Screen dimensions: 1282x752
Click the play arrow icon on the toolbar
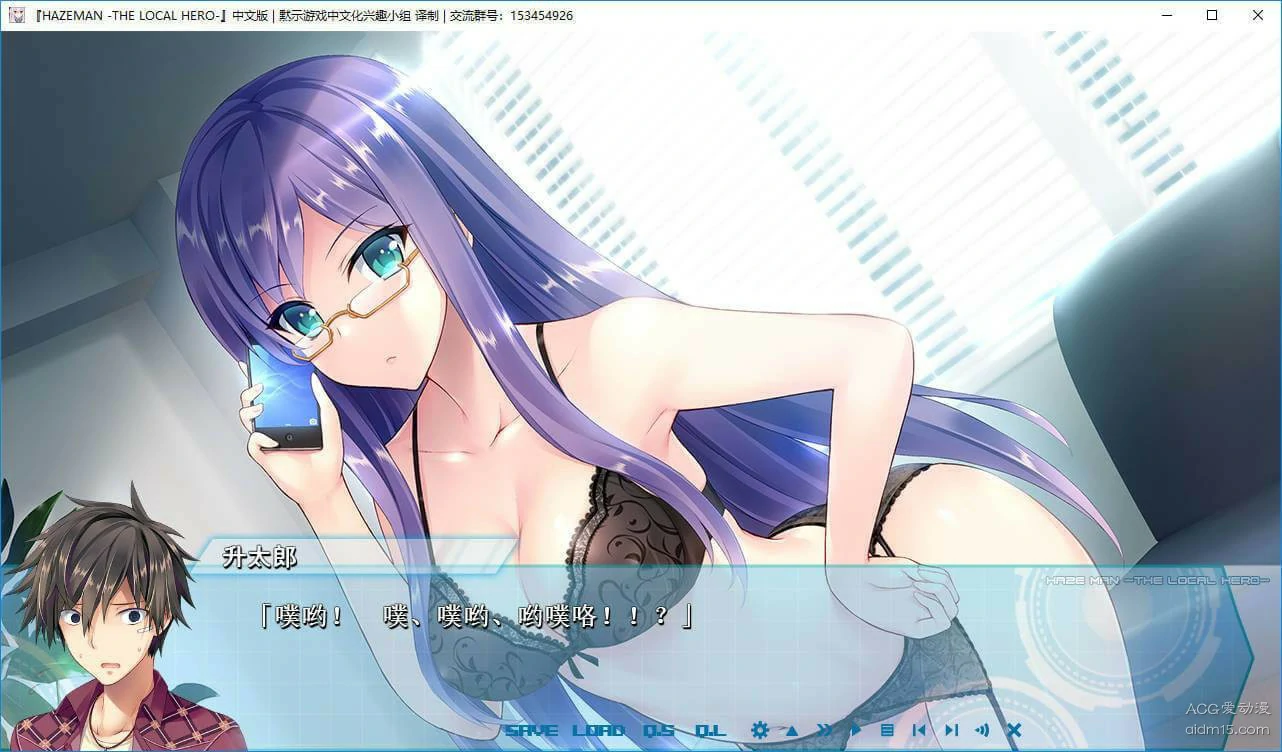click(x=856, y=730)
